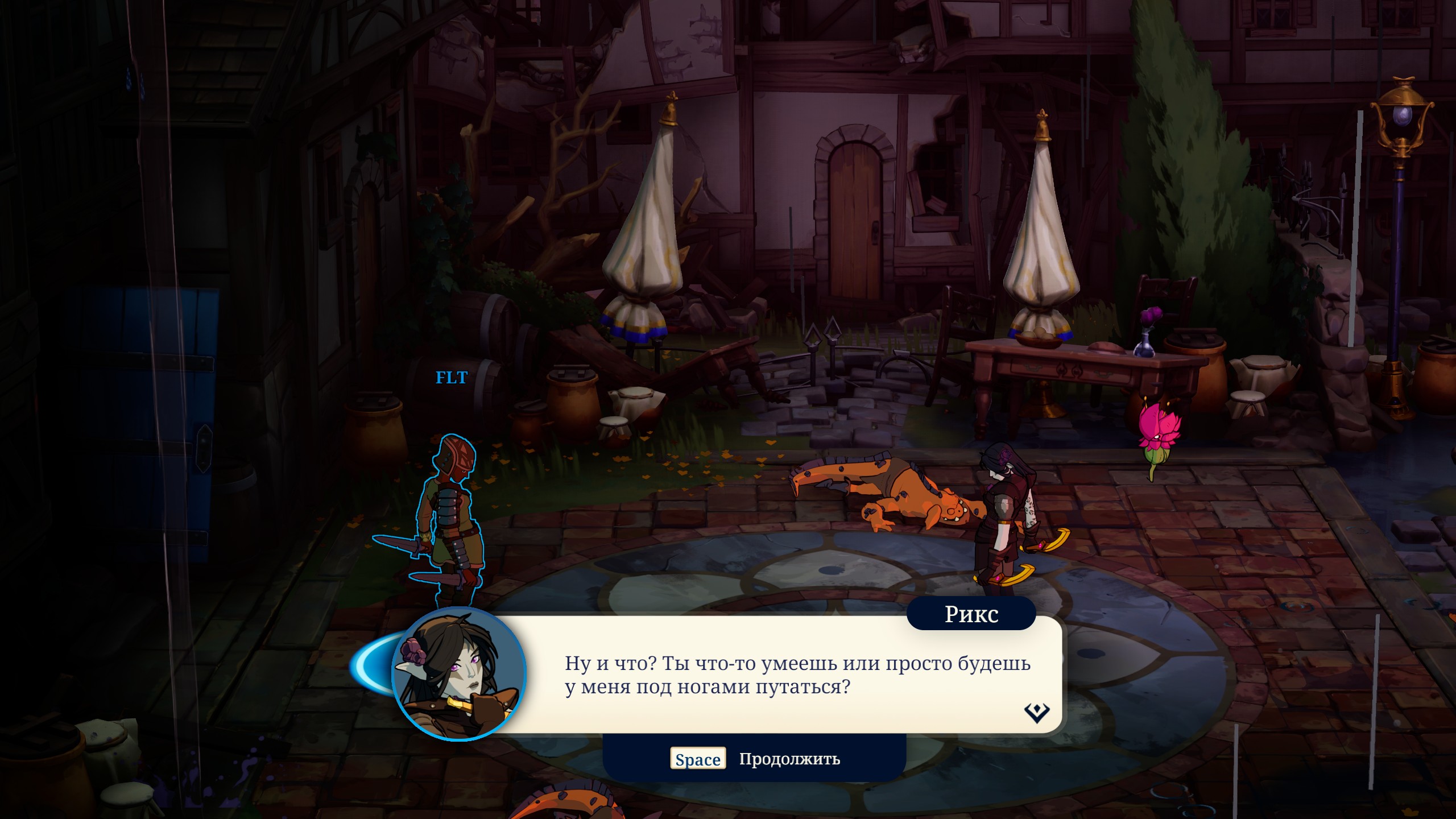
Task: Advance dialogue using the diamond arrow indicator
Action: (1036, 712)
